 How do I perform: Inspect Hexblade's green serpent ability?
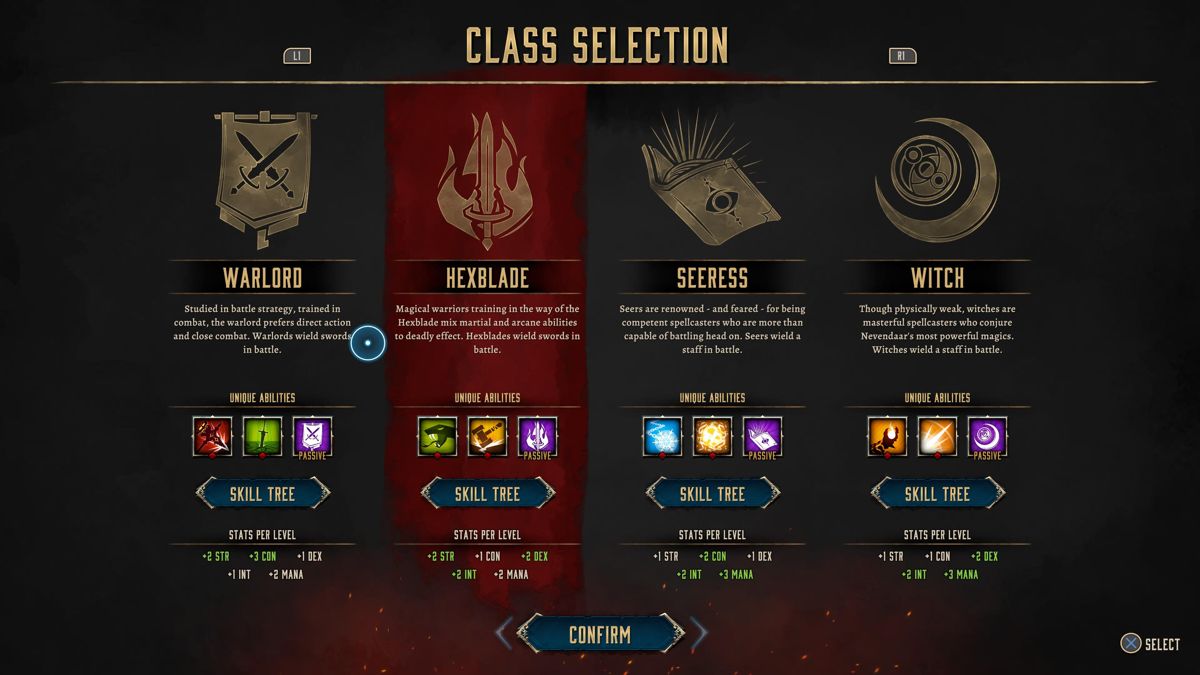click(x=437, y=436)
